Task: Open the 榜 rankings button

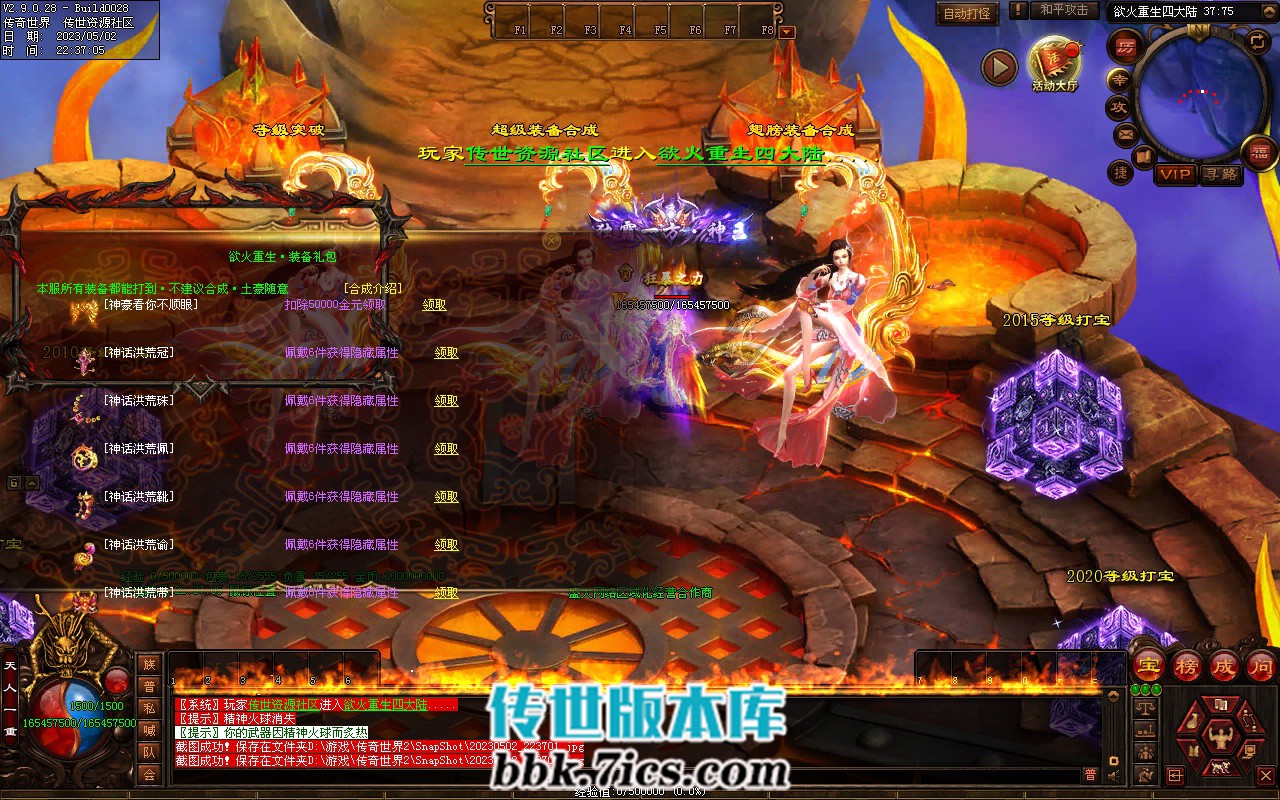Action: (1186, 665)
